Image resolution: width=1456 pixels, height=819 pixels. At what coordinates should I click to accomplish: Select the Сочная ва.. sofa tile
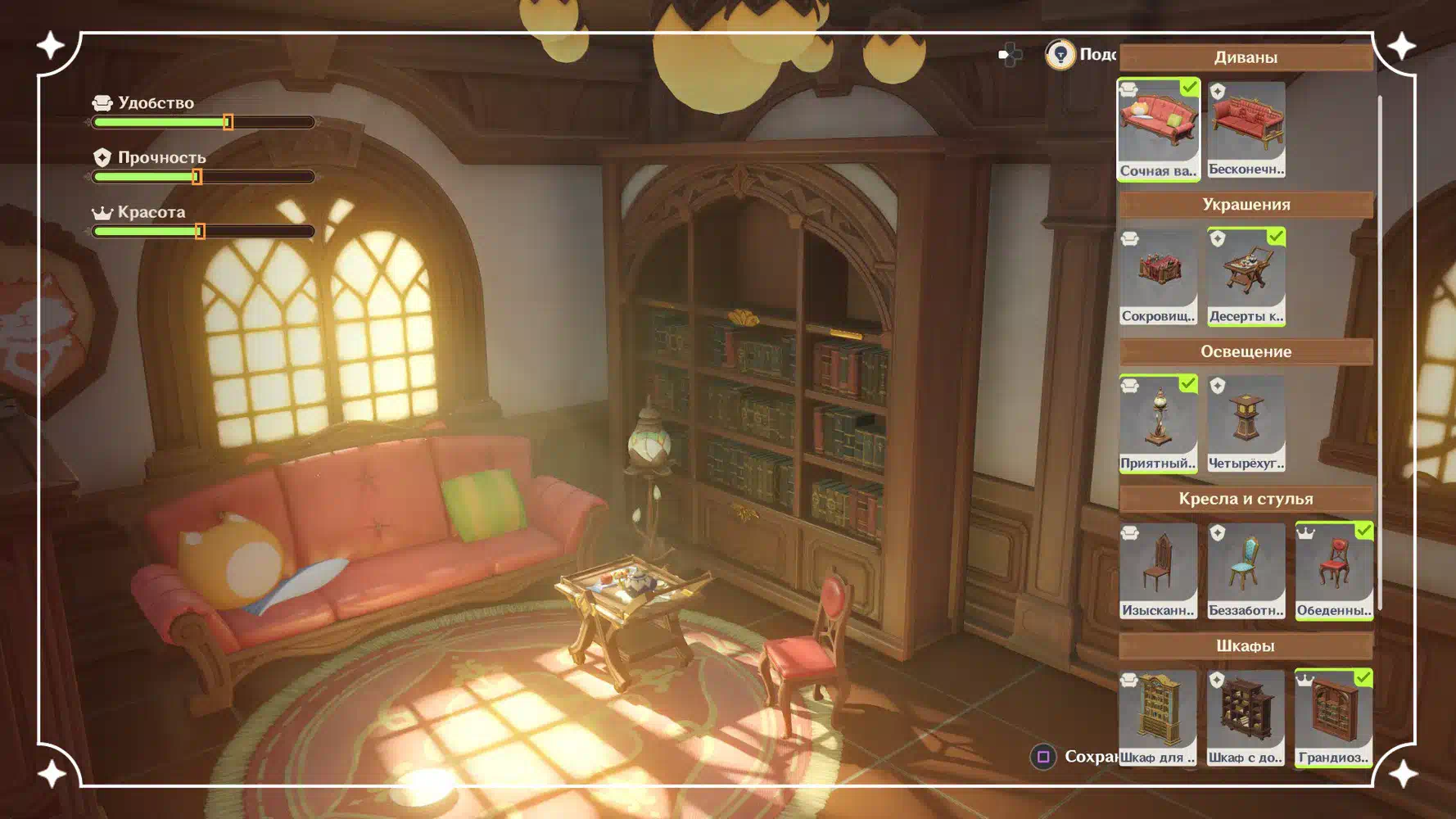(1158, 129)
